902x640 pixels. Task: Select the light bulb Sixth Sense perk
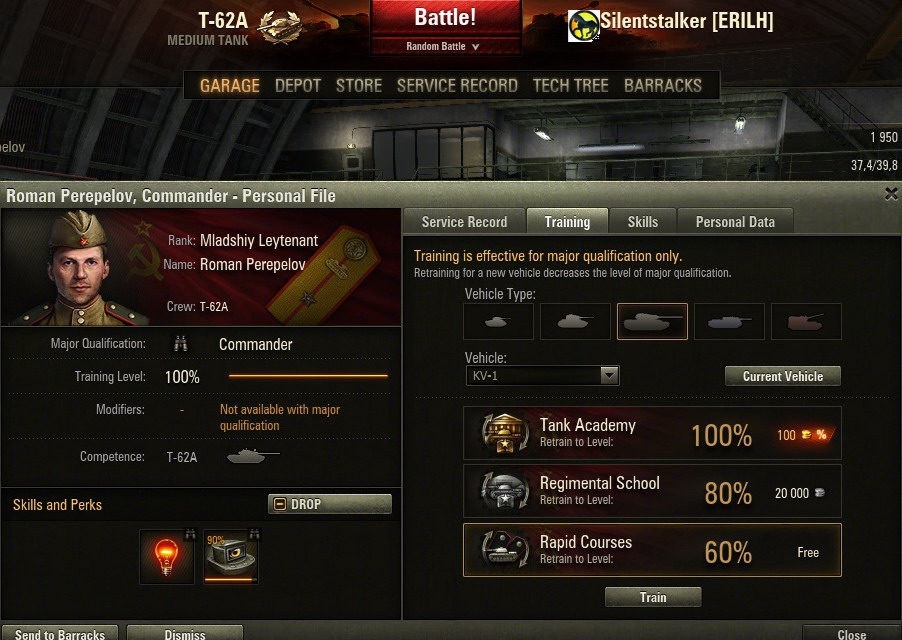[167, 556]
